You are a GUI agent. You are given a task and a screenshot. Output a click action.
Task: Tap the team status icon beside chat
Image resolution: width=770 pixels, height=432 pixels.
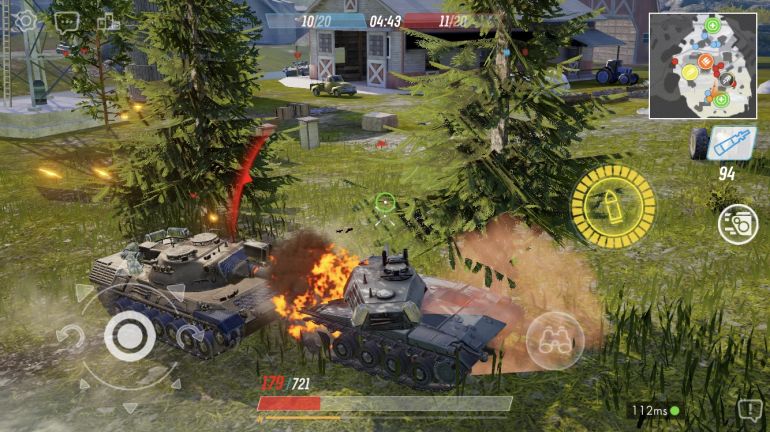pos(108,22)
